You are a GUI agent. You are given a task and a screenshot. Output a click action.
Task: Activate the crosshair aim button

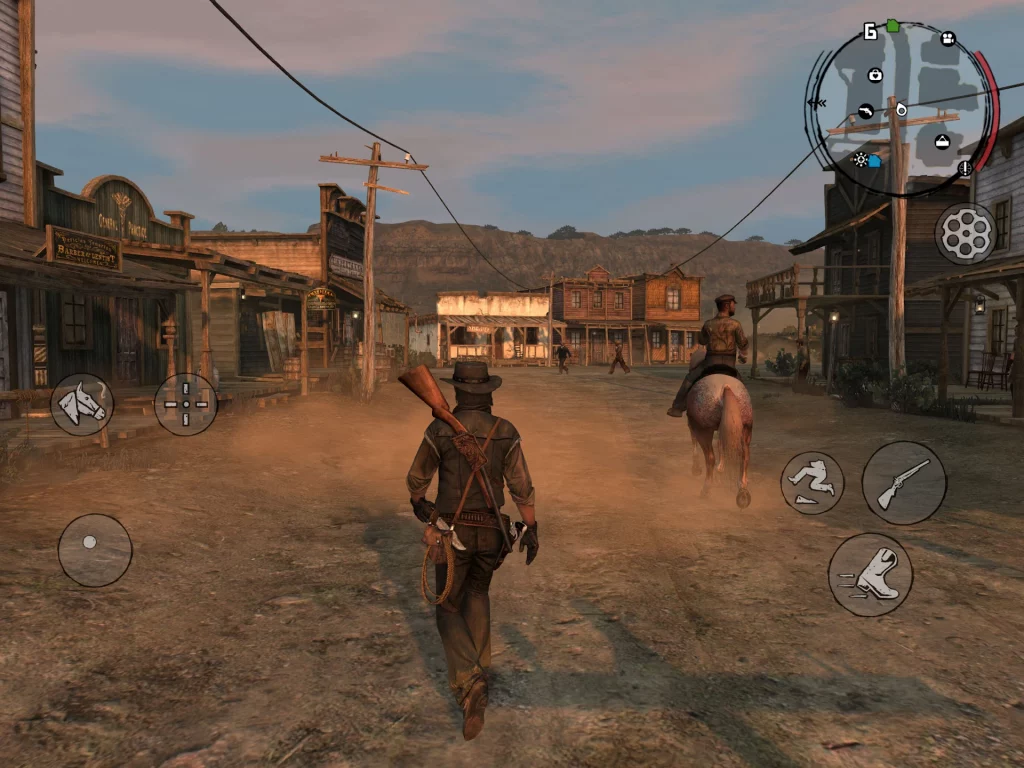(x=186, y=404)
